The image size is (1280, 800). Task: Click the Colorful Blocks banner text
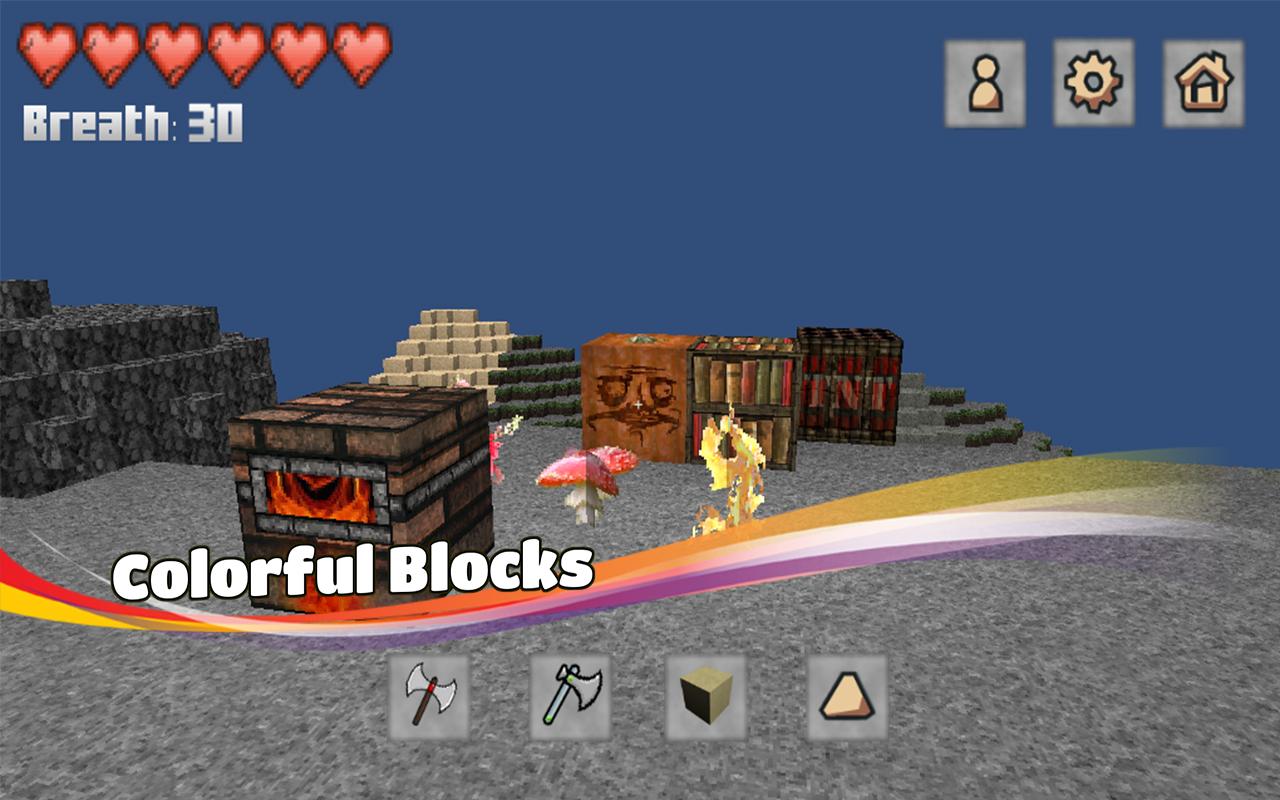[355, 570]
